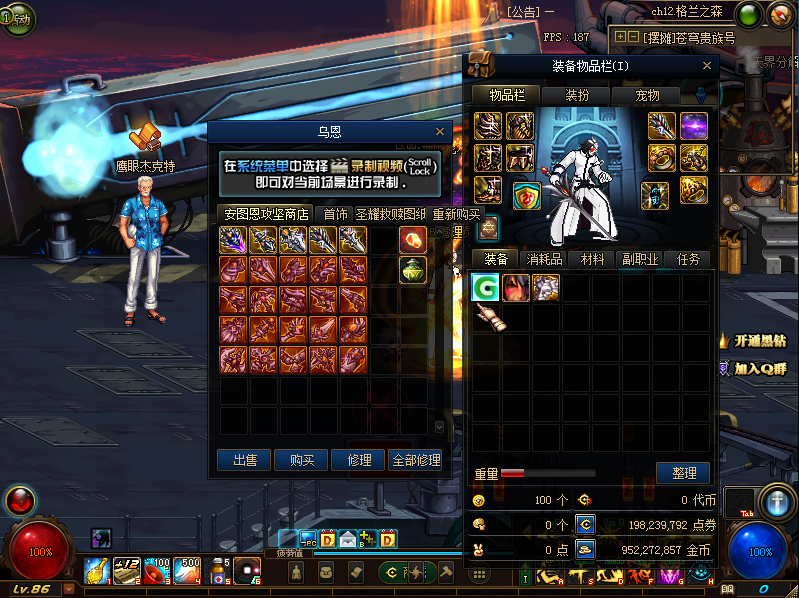This screenshot has width=799, height=598.
Task: Click the 整理 sort inventory button
Action: 683,473
